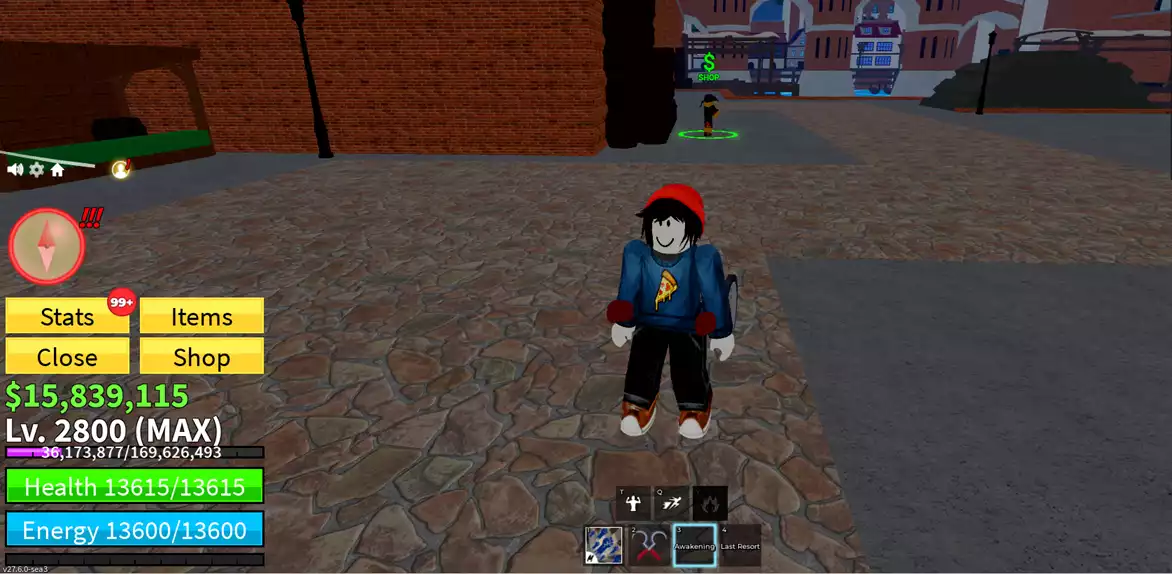Toggle sound with the speaker icon

pos(16,170)
